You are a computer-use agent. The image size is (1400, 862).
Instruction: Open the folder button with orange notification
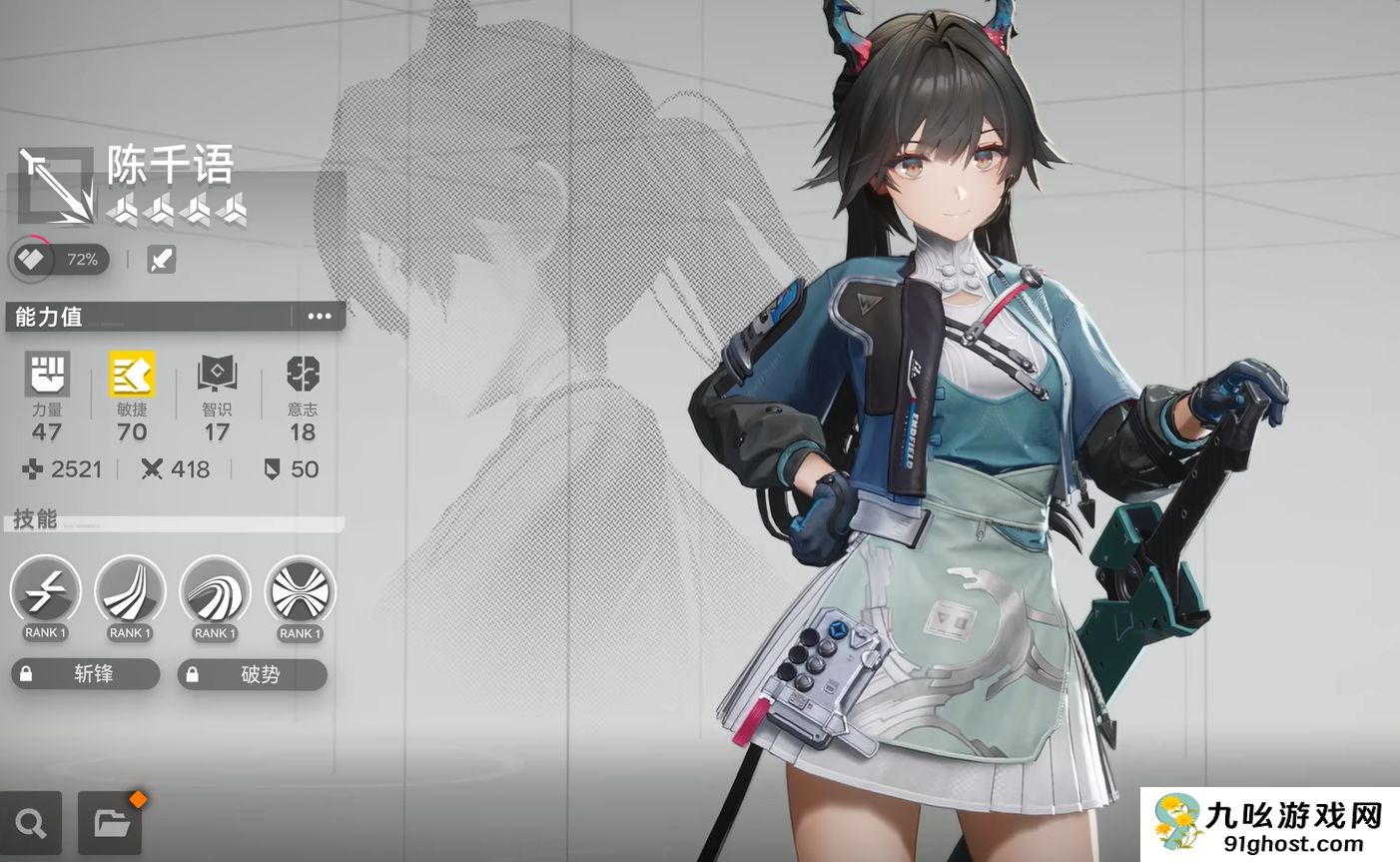pos(110,823)
